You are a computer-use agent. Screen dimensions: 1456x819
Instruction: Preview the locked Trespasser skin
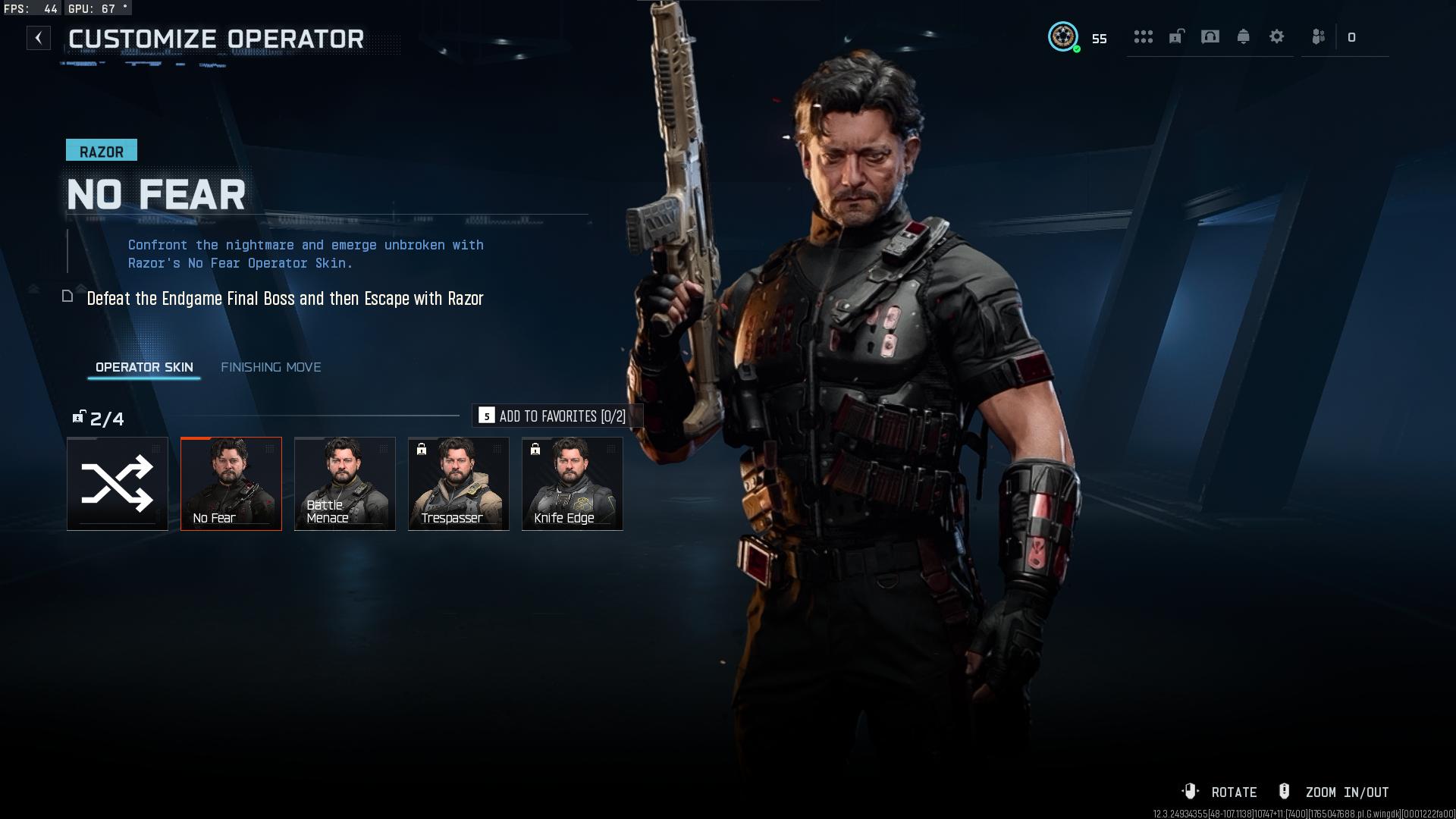[459, 484]
